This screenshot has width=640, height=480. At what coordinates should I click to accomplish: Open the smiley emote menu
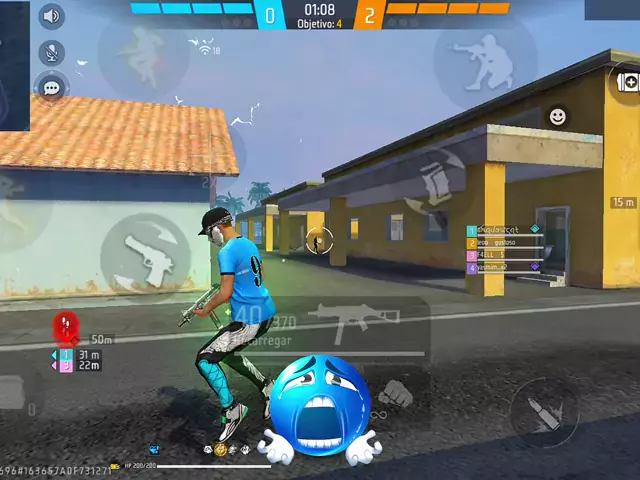point(557,117)
